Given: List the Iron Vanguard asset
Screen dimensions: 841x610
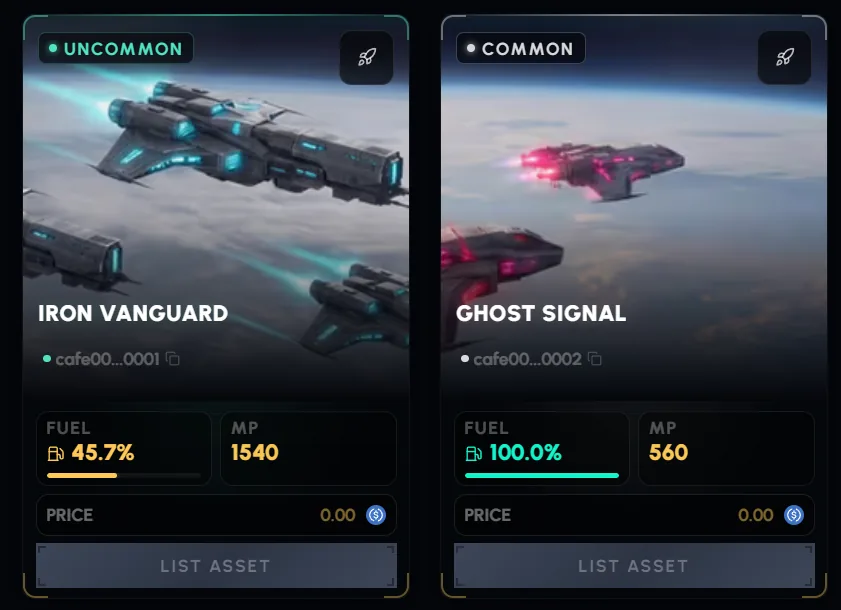Looking at the screenshot, I should coord(216,566).
